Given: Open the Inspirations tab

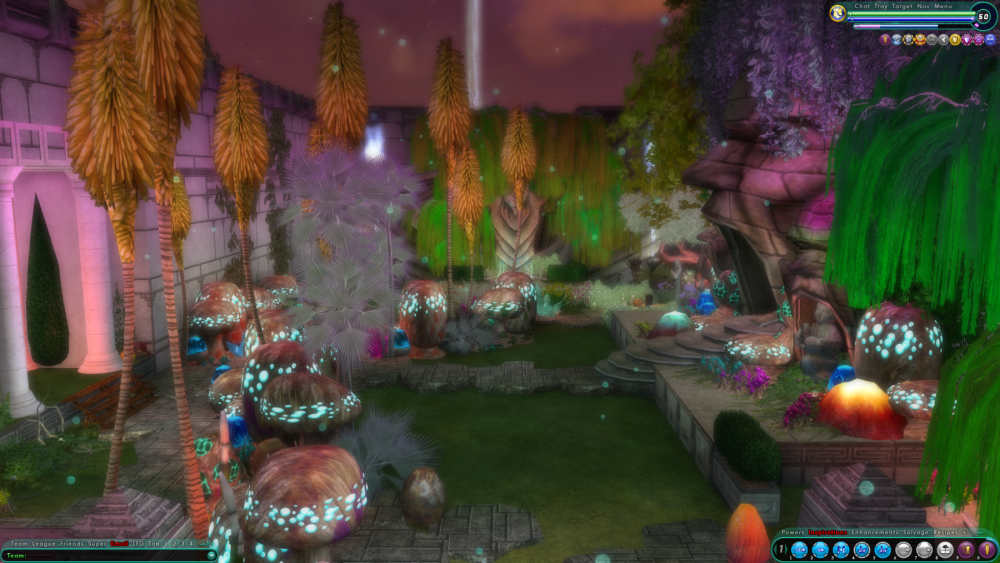Looking at the screenshot, I should coord(827,532).
